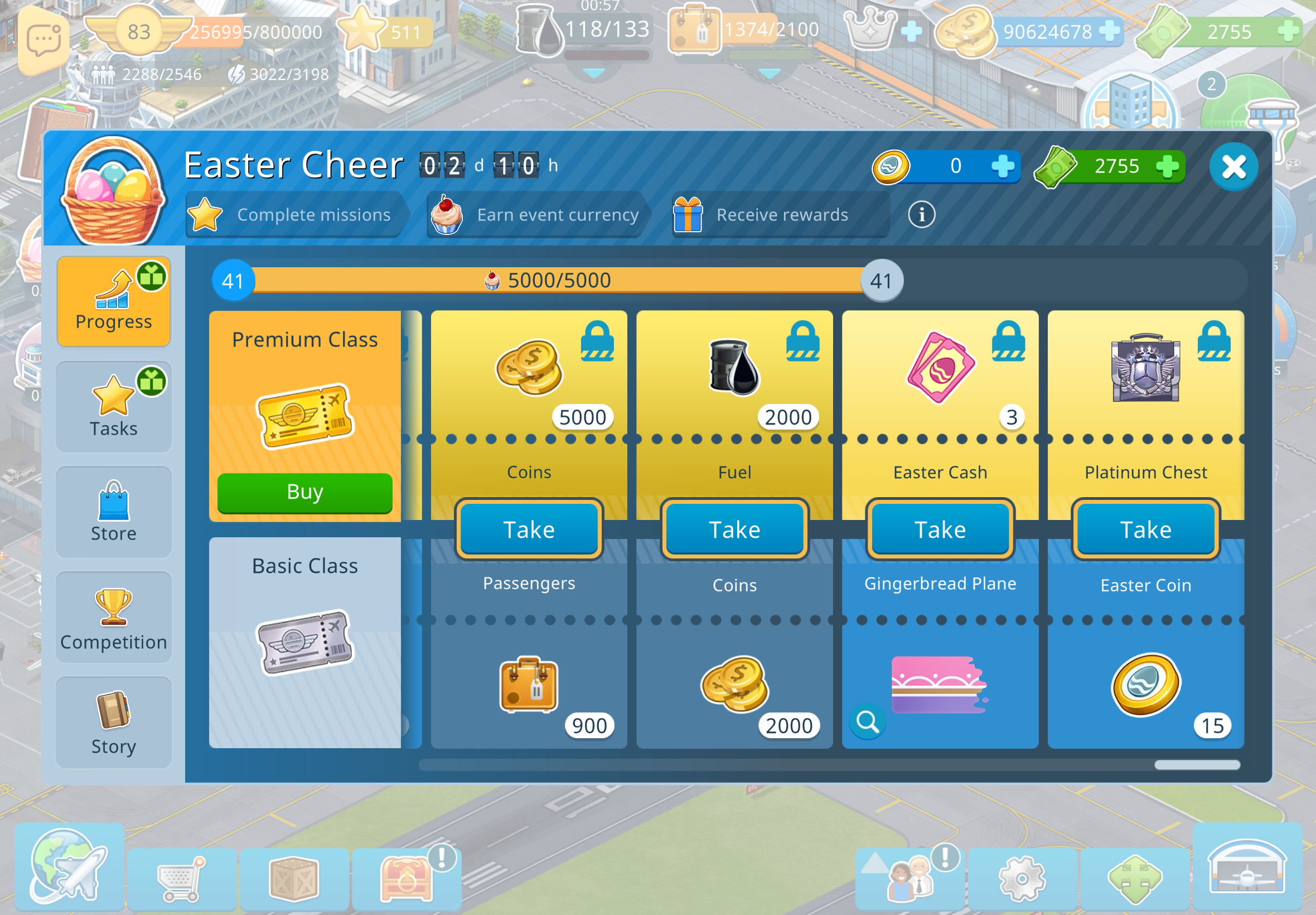
Task: Open the Story tab
Action: 113,723
